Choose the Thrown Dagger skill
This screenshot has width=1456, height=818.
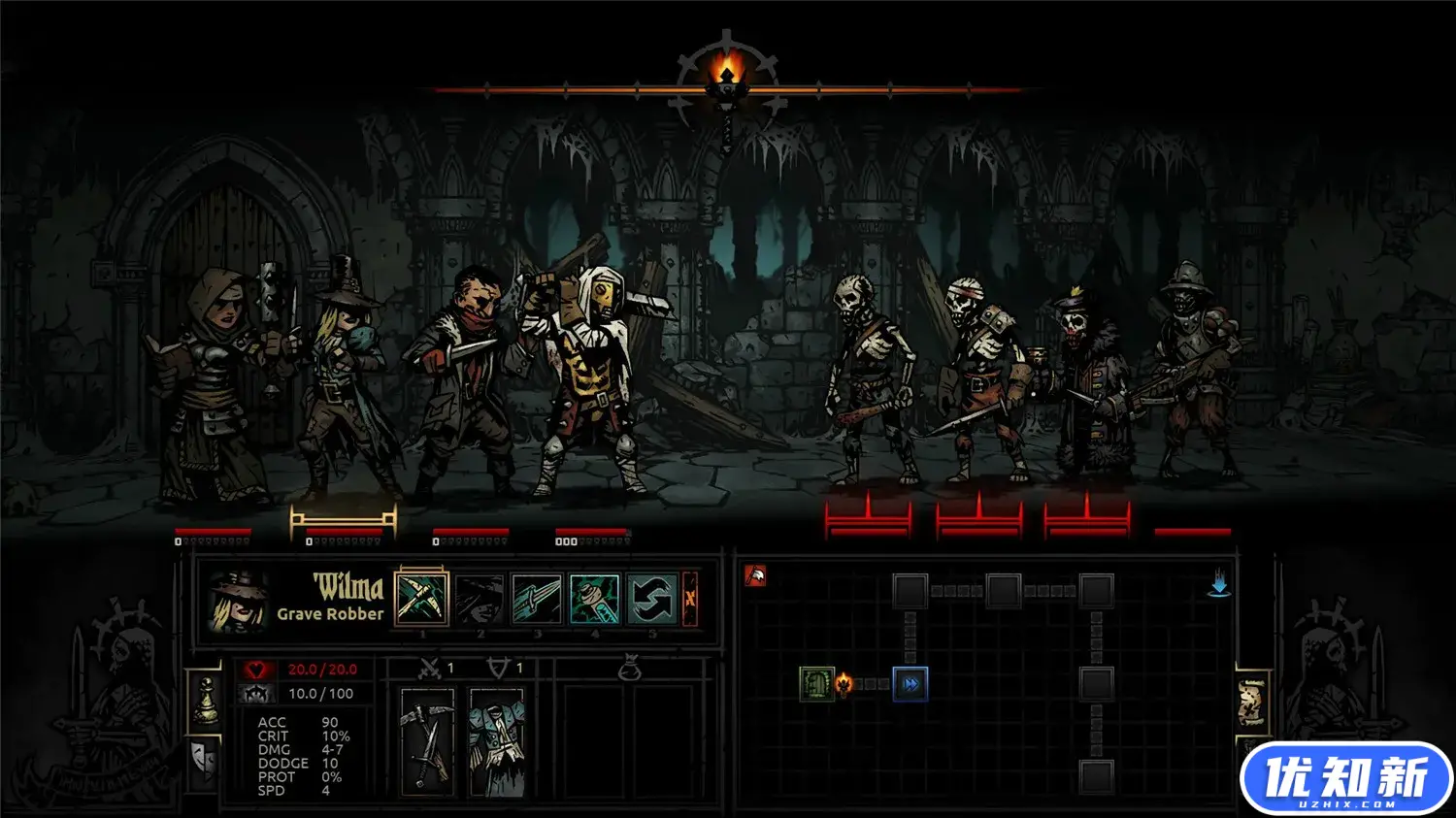(537, 599)
